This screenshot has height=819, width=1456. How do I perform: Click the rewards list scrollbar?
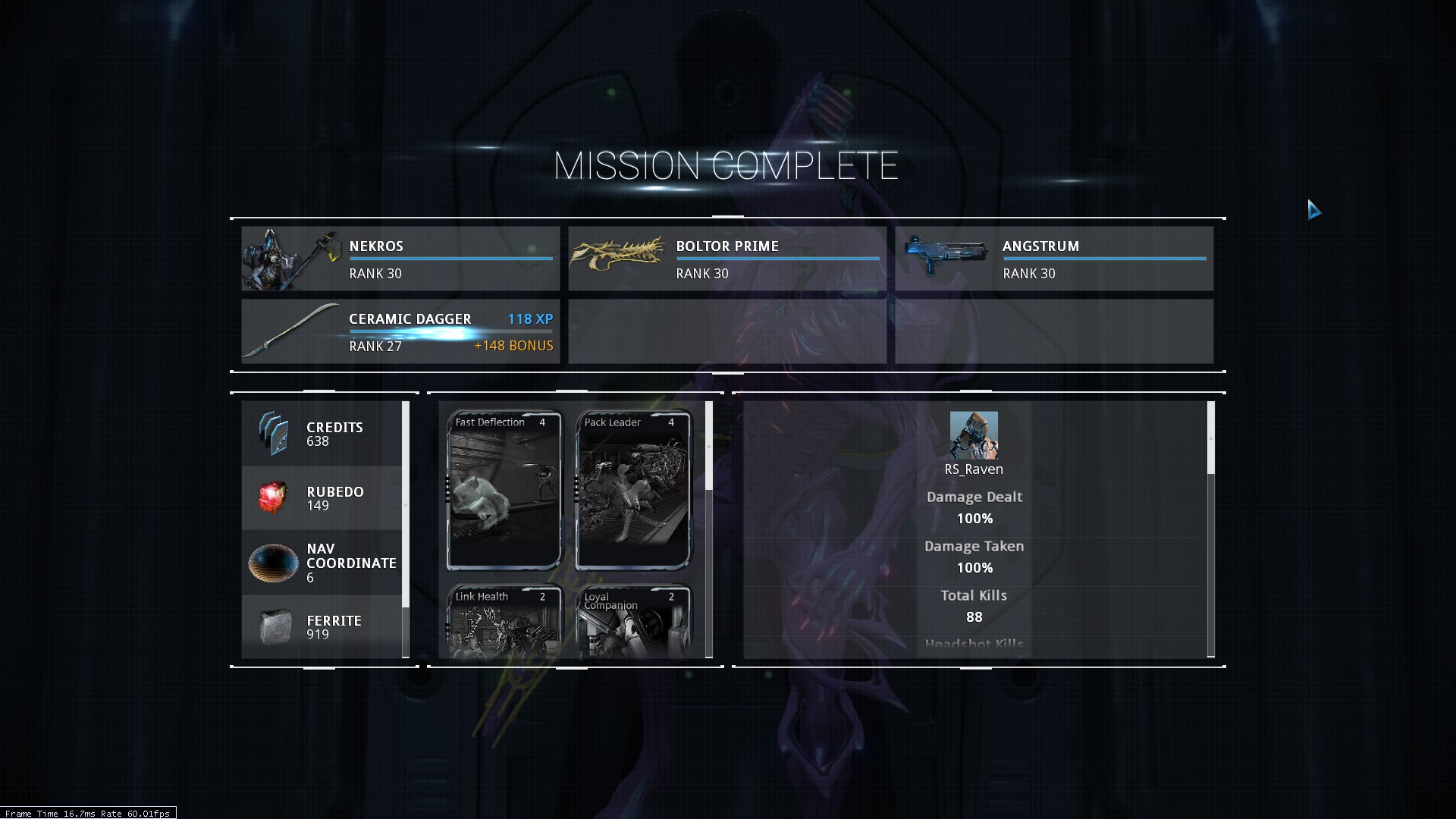(x=406, y=504)
